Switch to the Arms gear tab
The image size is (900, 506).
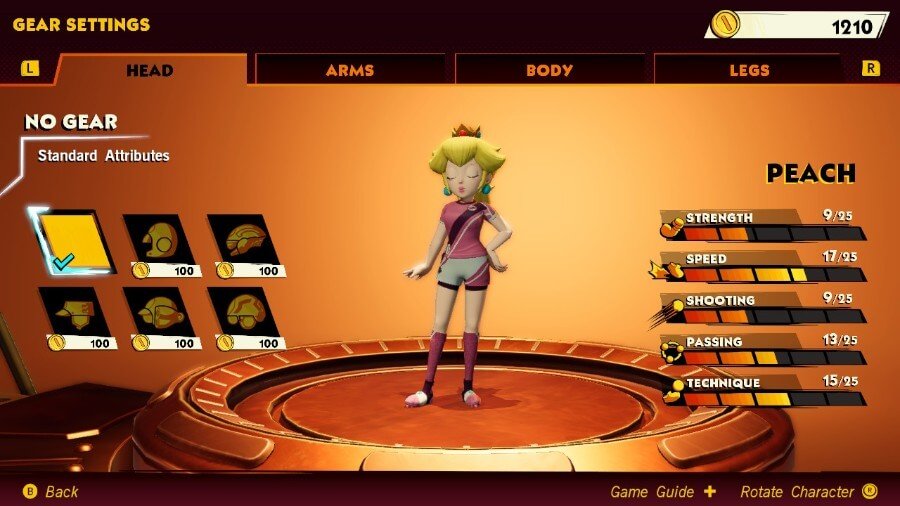pos(349,70)
